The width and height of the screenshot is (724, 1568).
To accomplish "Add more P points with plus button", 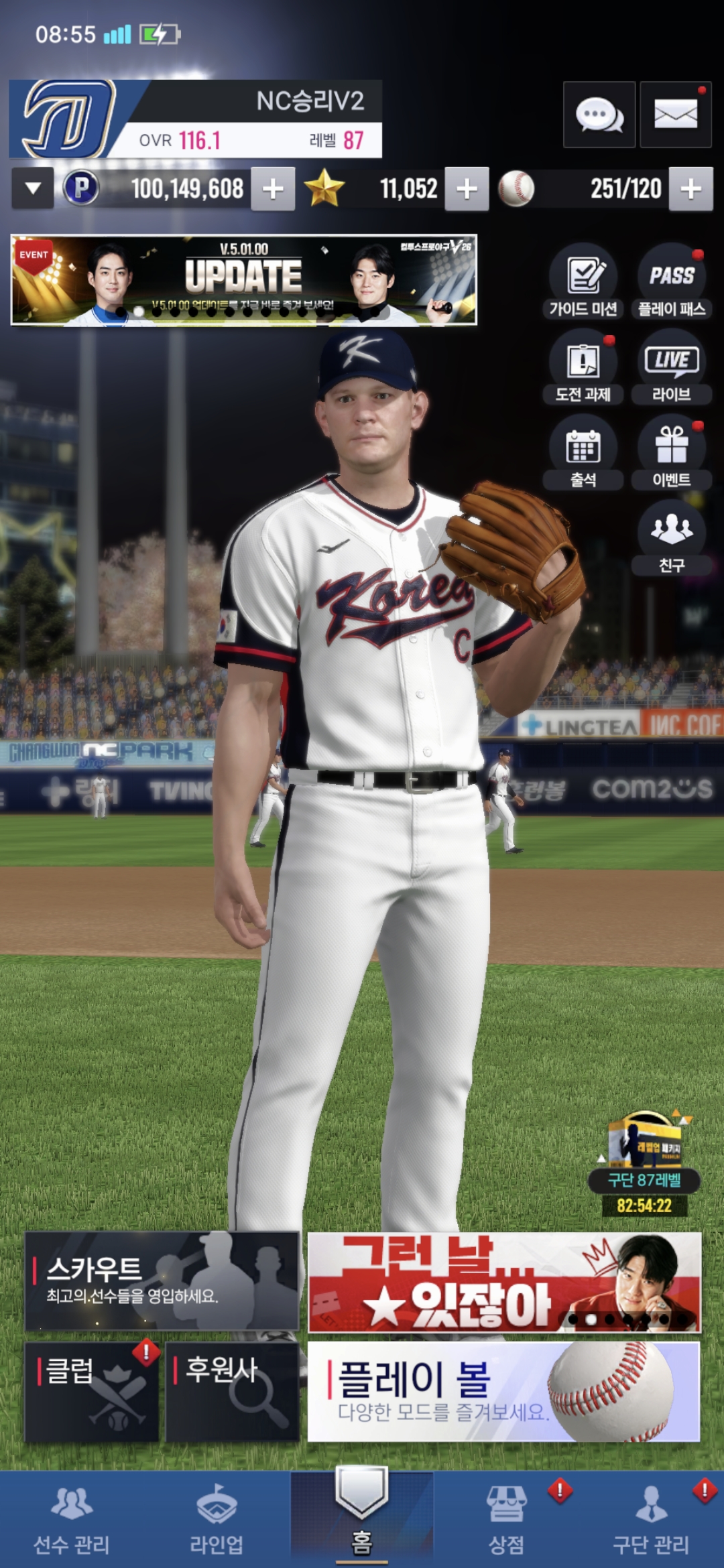I will pos(273,189).
